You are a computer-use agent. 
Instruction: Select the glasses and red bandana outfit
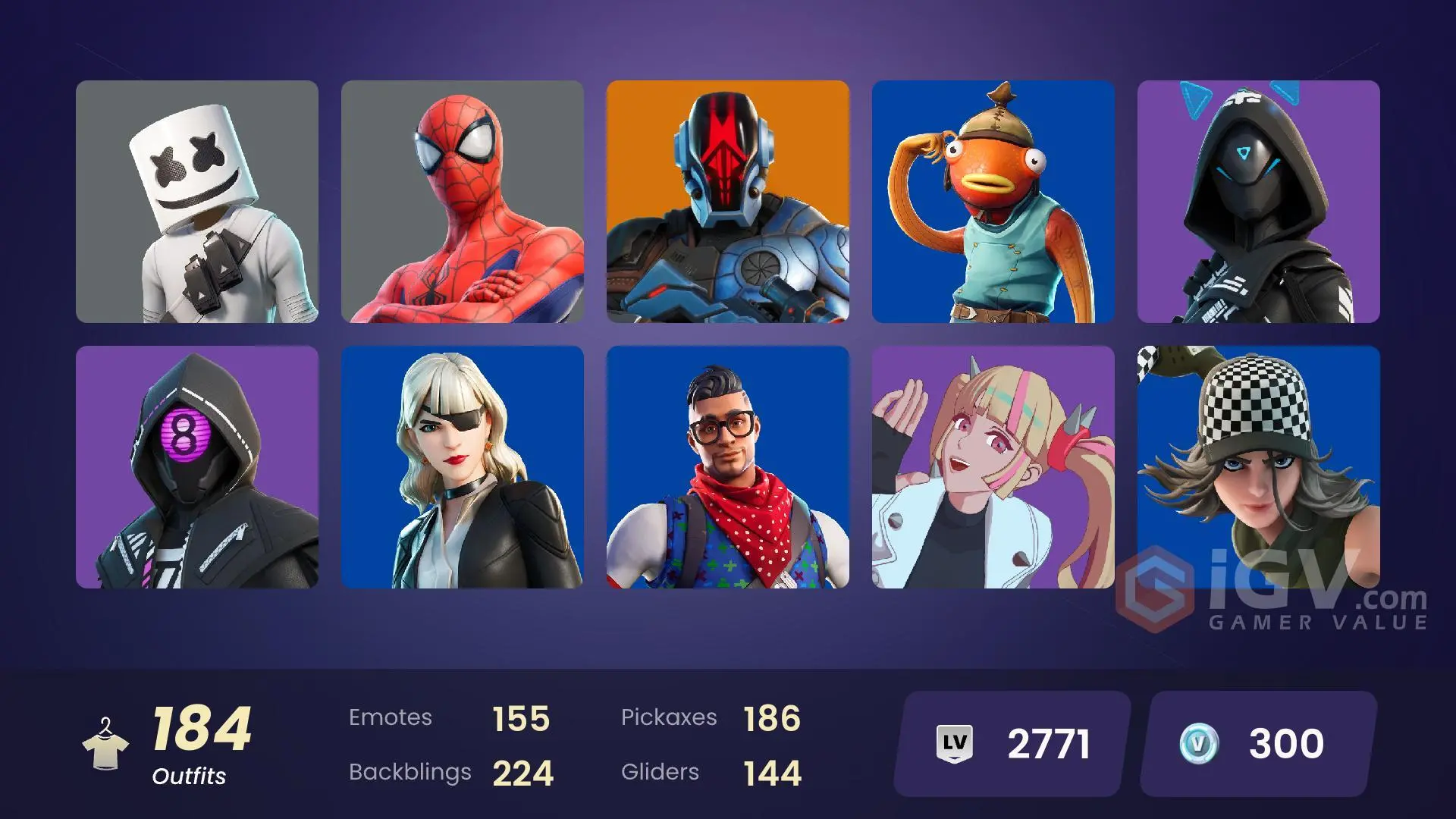(x=728, y=467)
